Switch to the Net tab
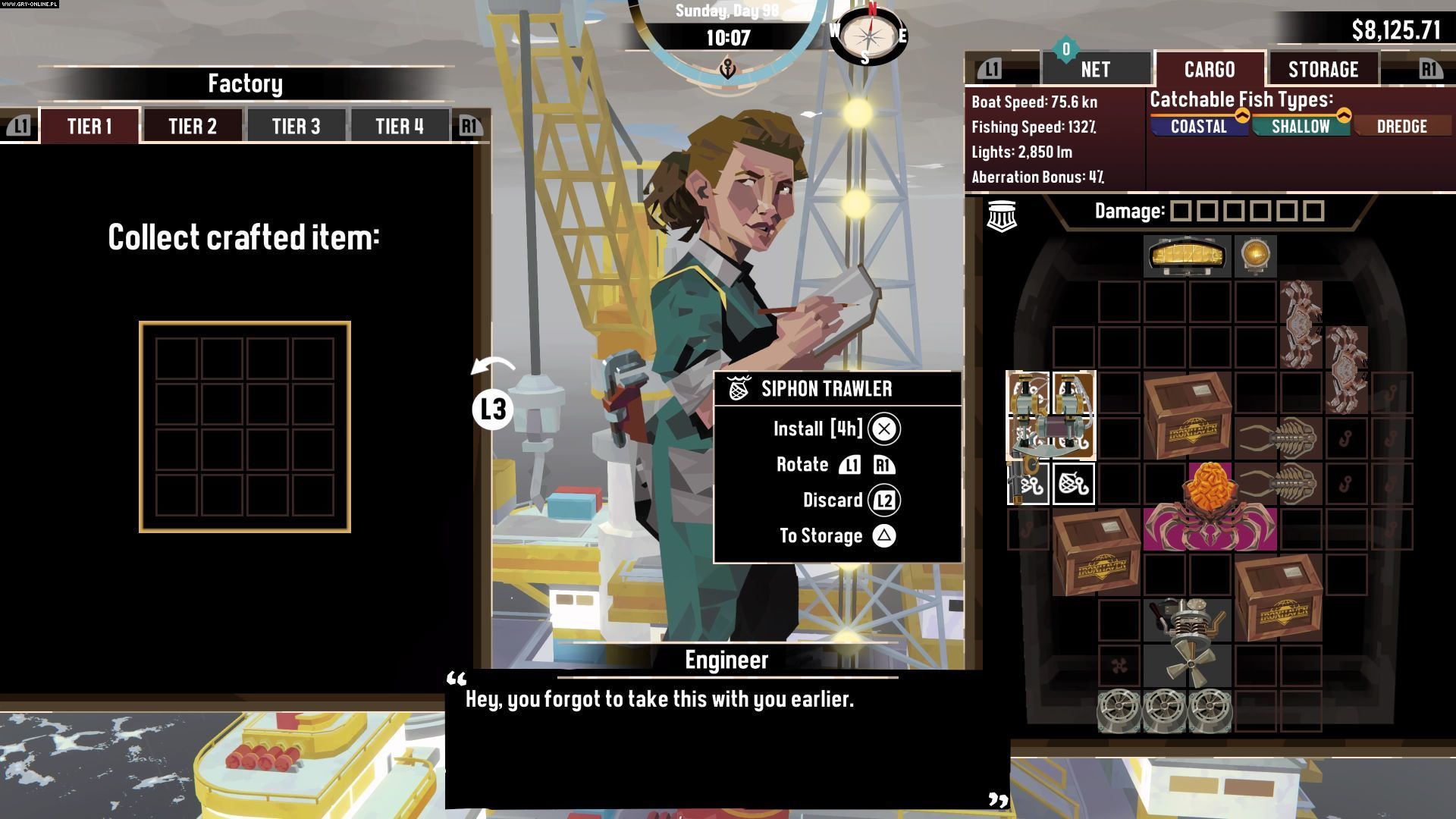This screenshot has width=1456, height=819. pyautogui.click(x=1095, y=70)
